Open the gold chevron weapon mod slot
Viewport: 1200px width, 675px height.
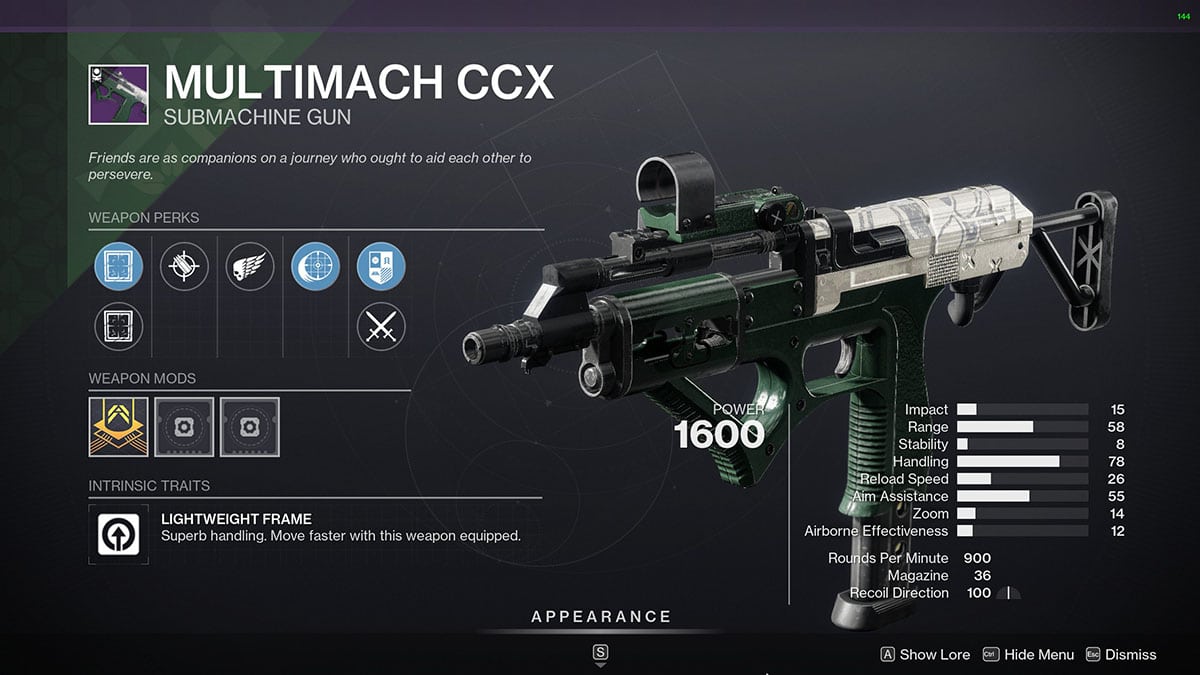click(x=119, y=427)
